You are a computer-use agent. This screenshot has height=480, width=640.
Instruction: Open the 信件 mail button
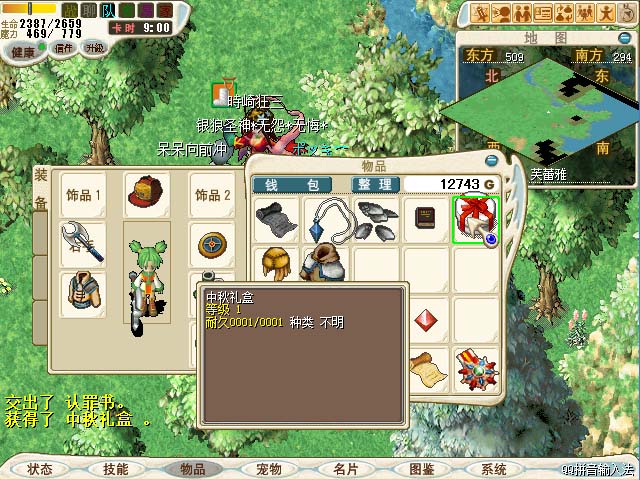coord(64,48)
